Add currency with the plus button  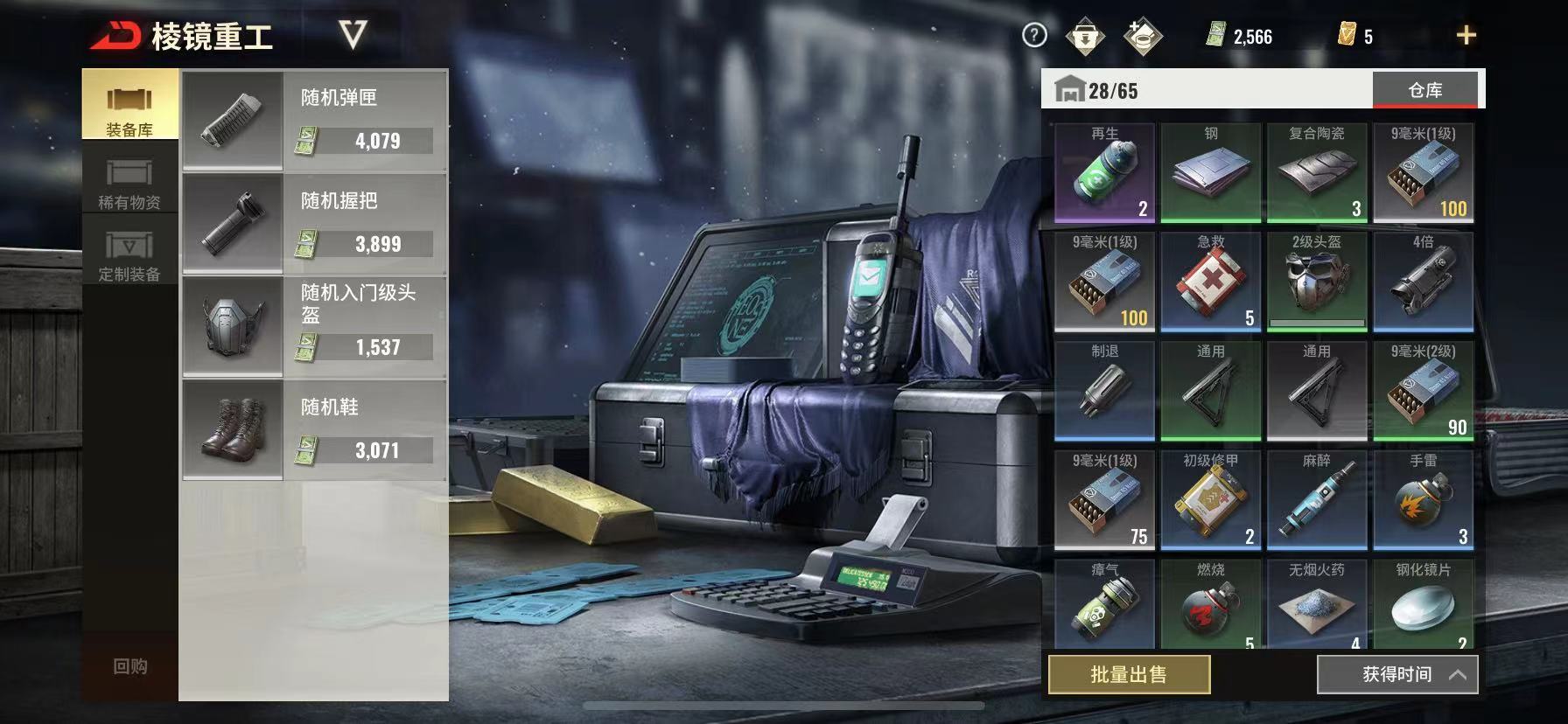(1466, 35)
